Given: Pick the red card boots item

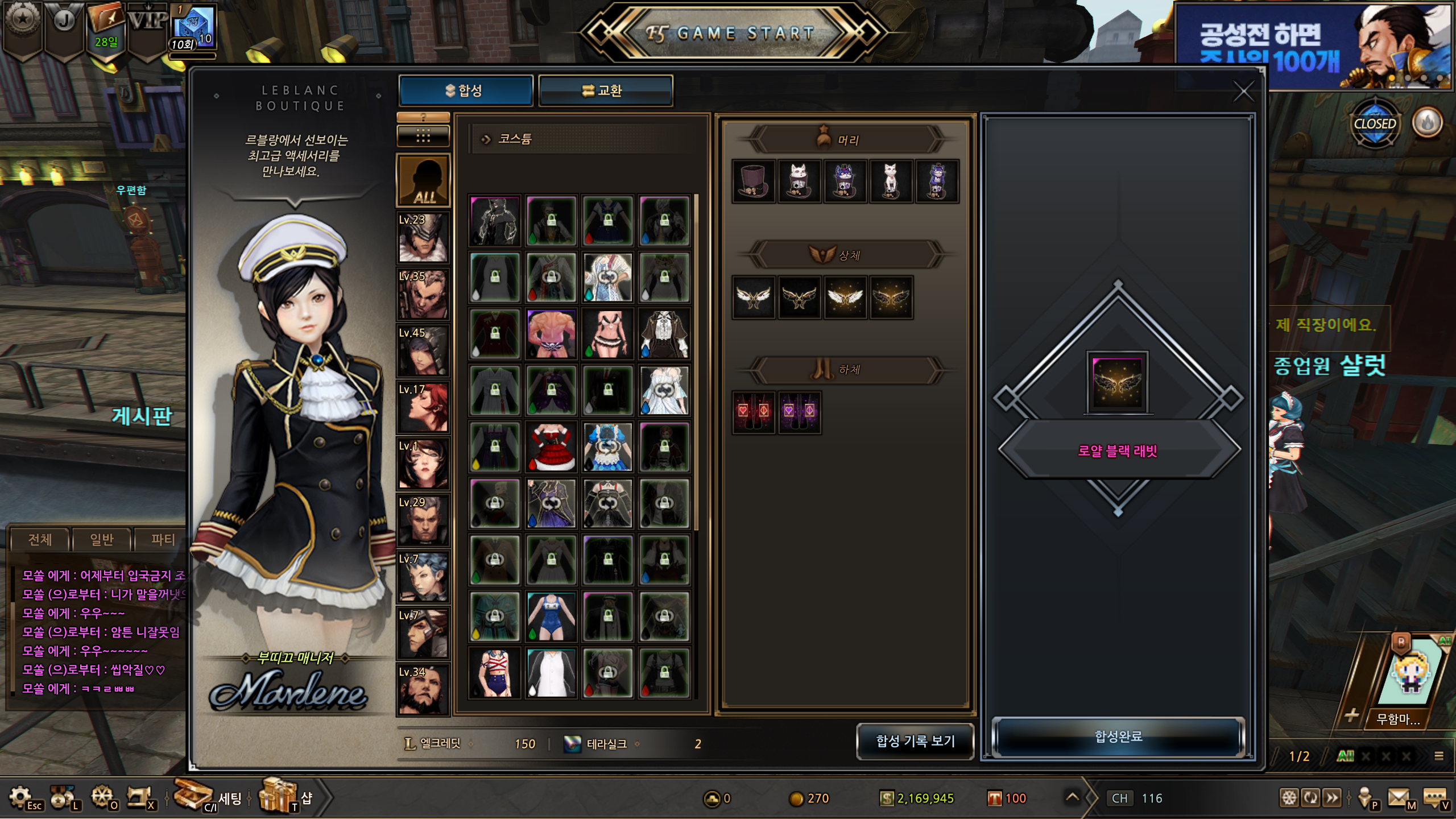Looking at the screenshot, I should pos(754,412).
